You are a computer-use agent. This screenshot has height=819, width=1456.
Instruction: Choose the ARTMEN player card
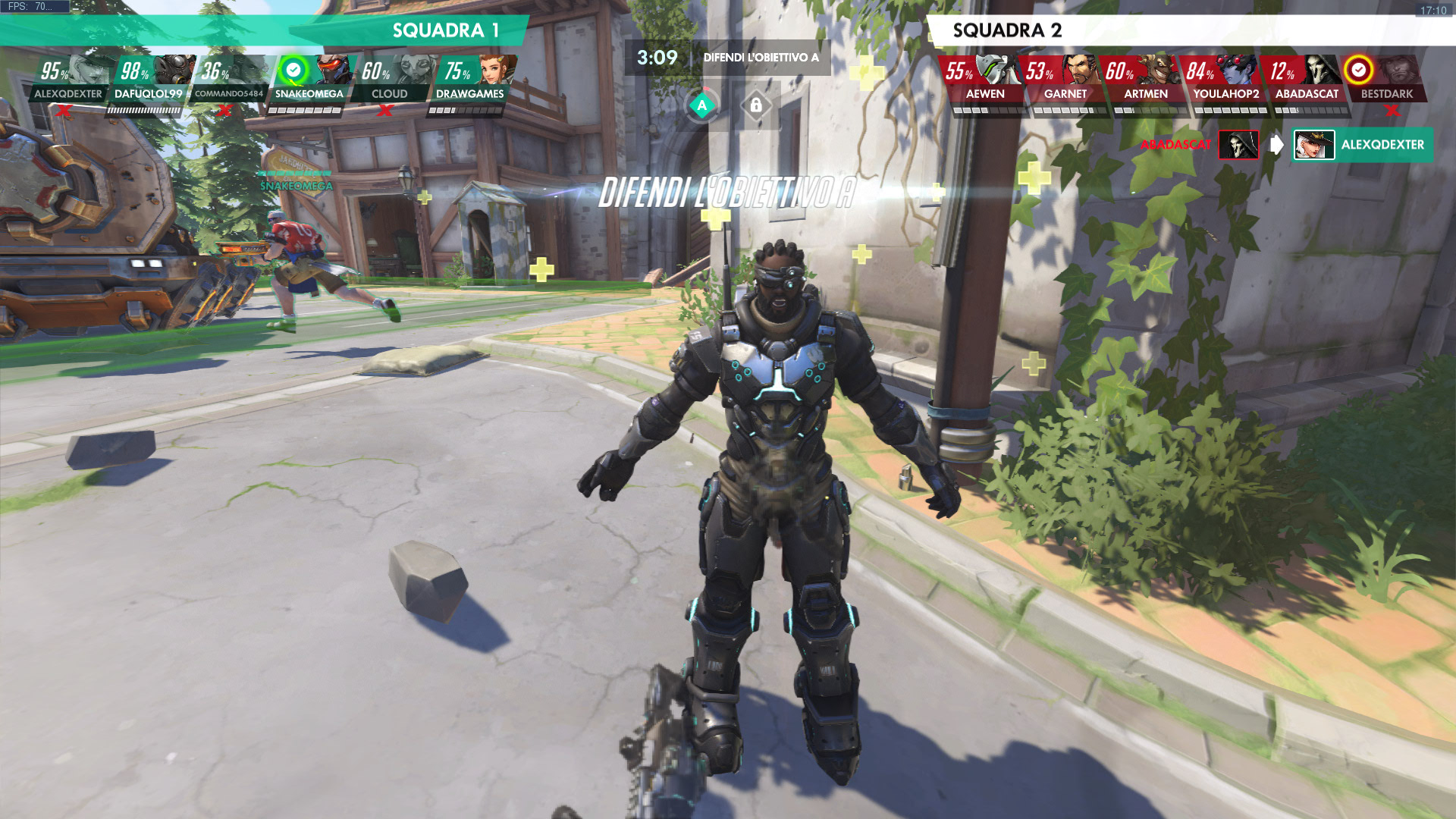pyautogui.click(x=1145, y=79)
